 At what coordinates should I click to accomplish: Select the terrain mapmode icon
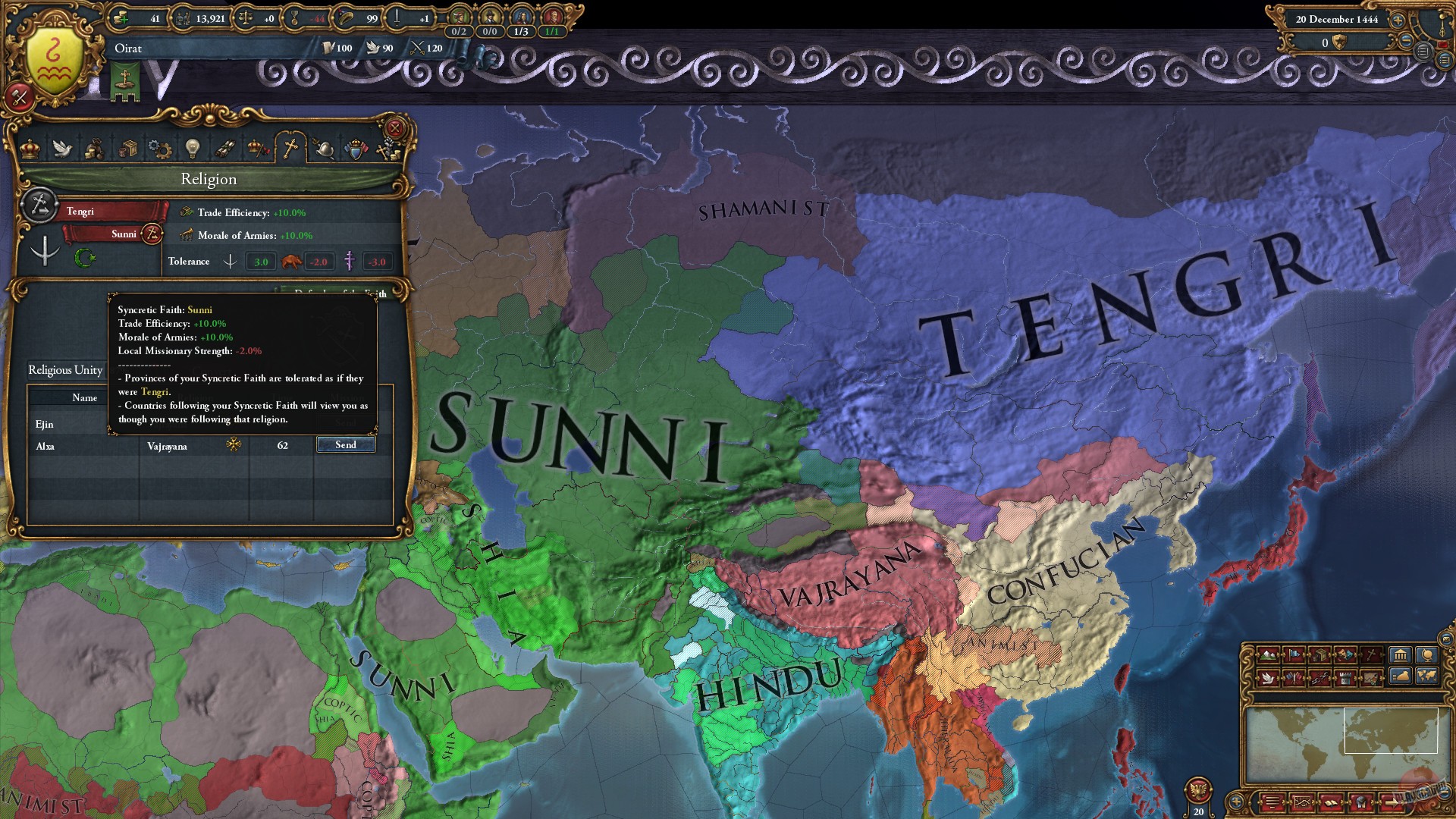tap(1267, 654)
